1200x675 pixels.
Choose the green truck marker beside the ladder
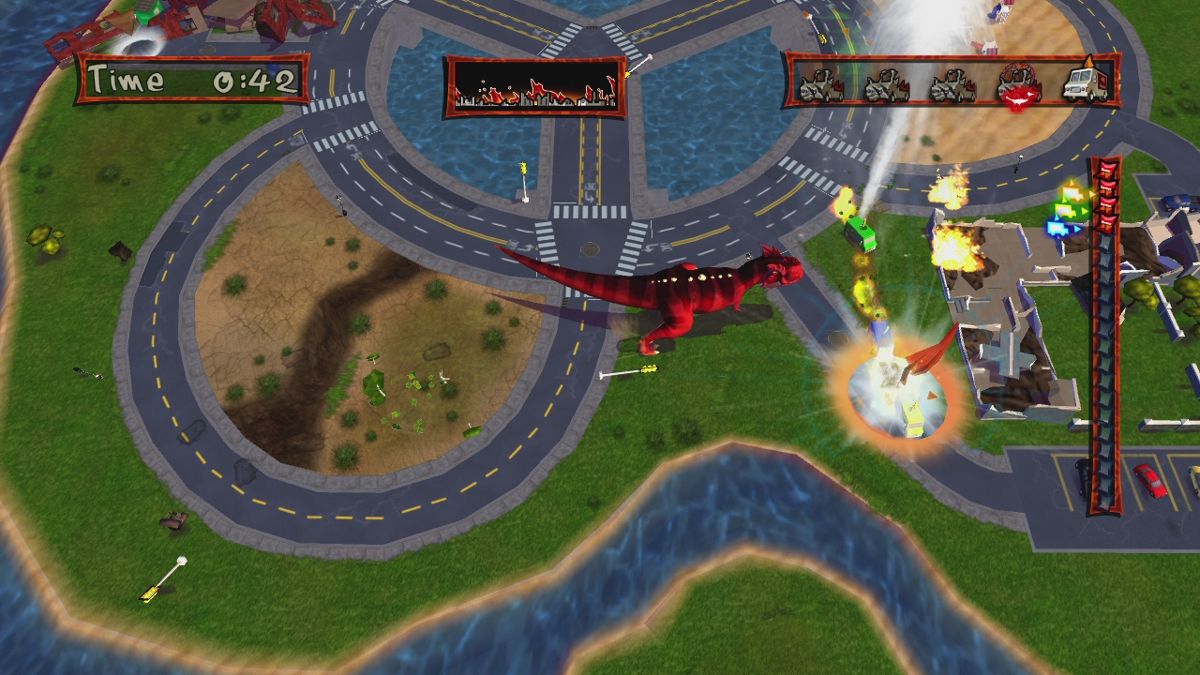[x=1064, y=210]
